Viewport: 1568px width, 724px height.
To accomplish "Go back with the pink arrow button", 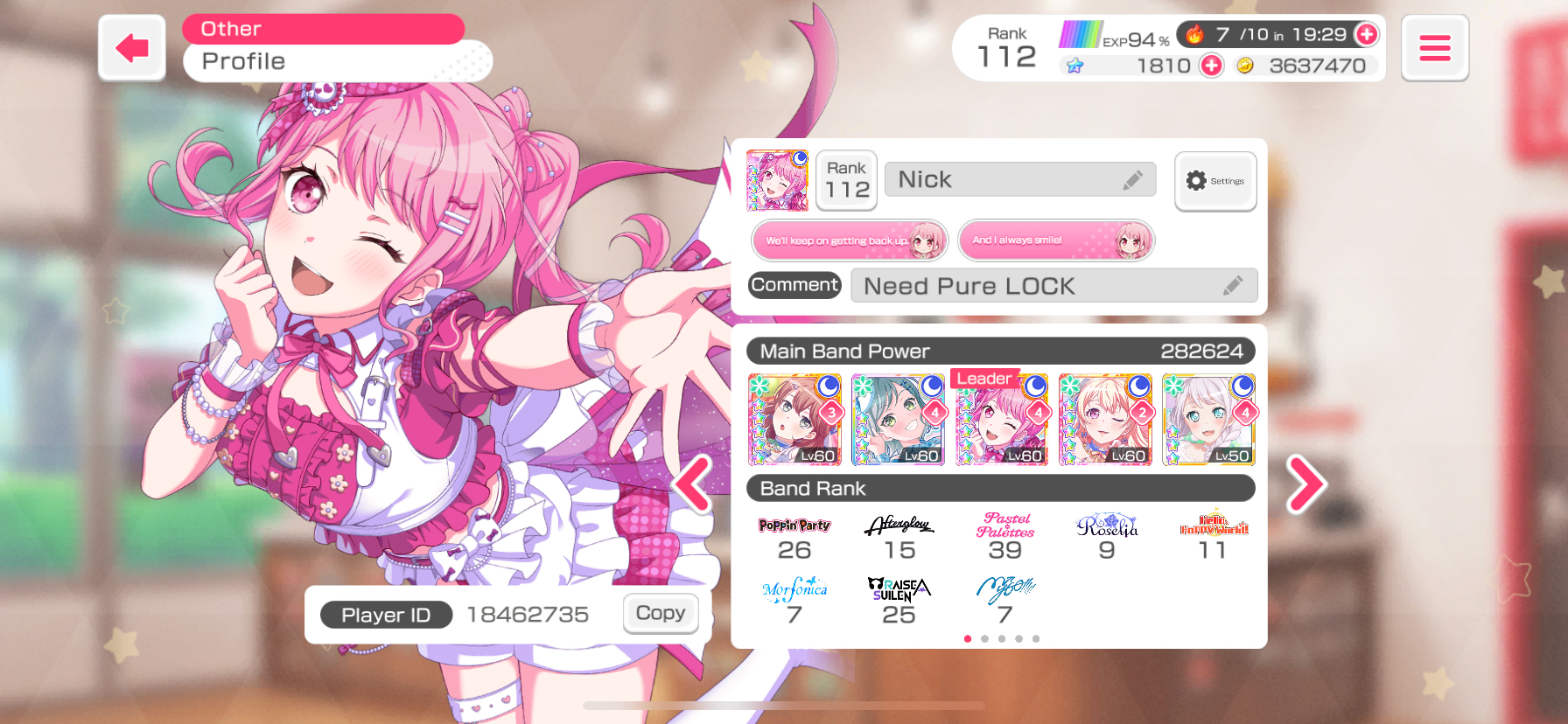I will [x=132, y=48].
